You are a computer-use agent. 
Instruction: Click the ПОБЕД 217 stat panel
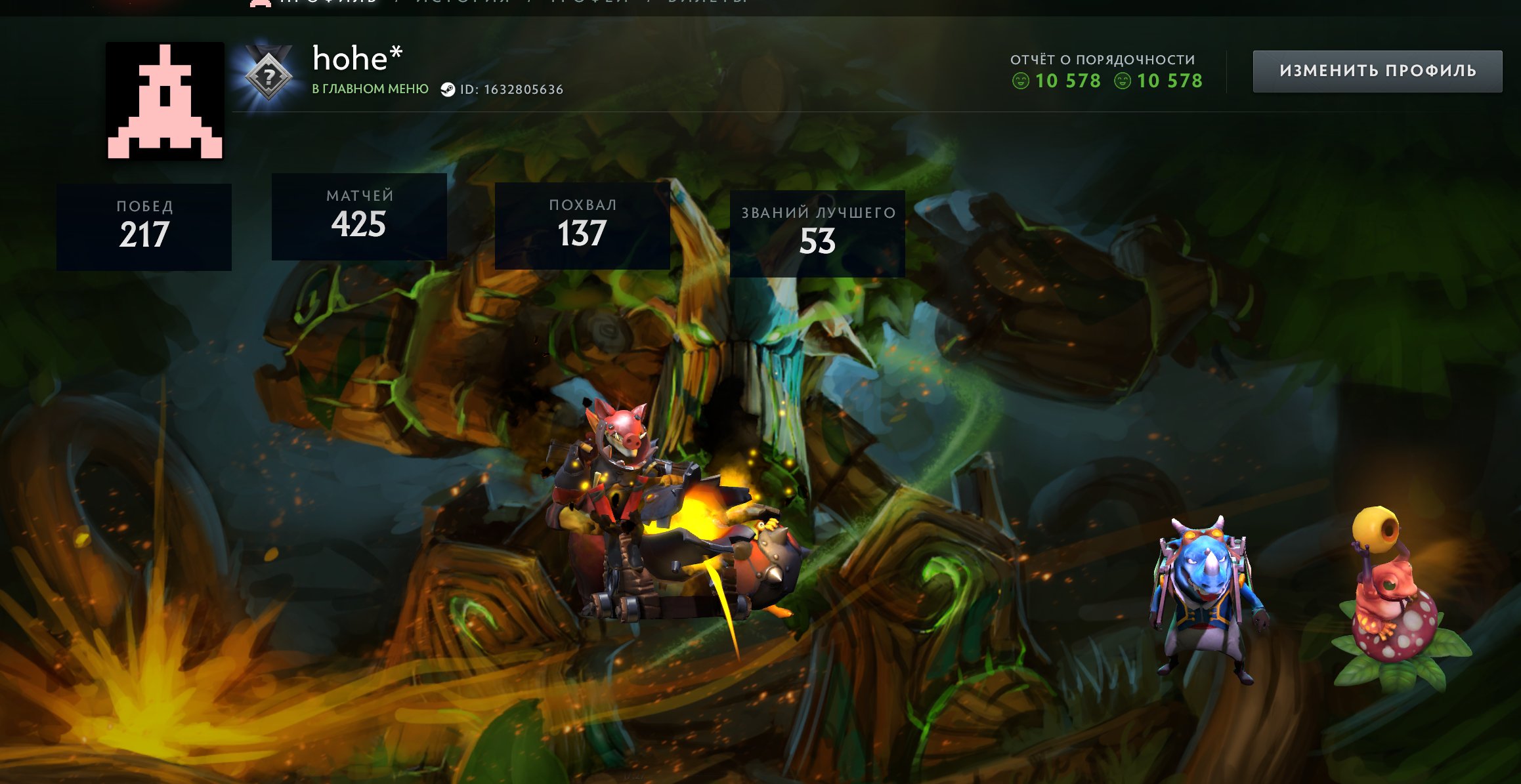pyautogui.click(x=145, y=226)
